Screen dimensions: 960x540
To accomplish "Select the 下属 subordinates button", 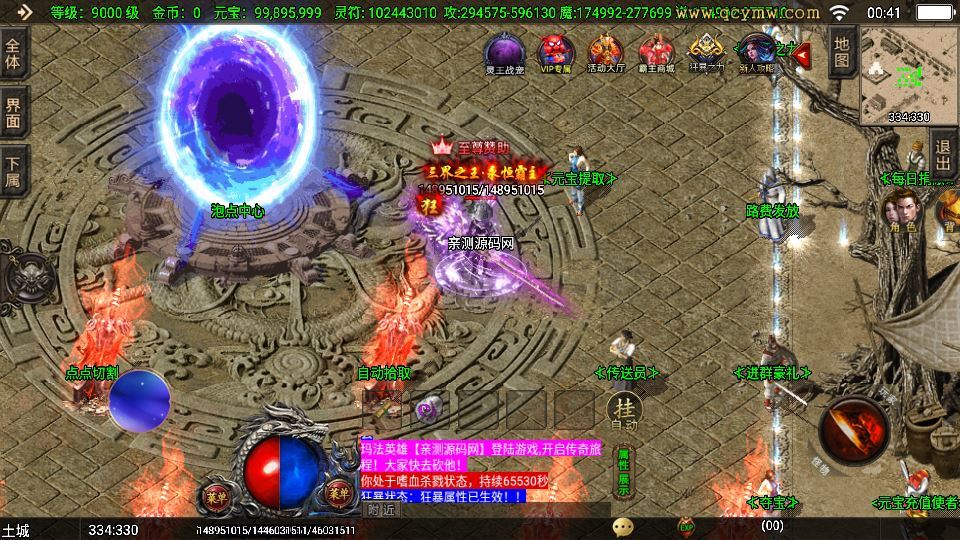I will (x=13, y=170).
